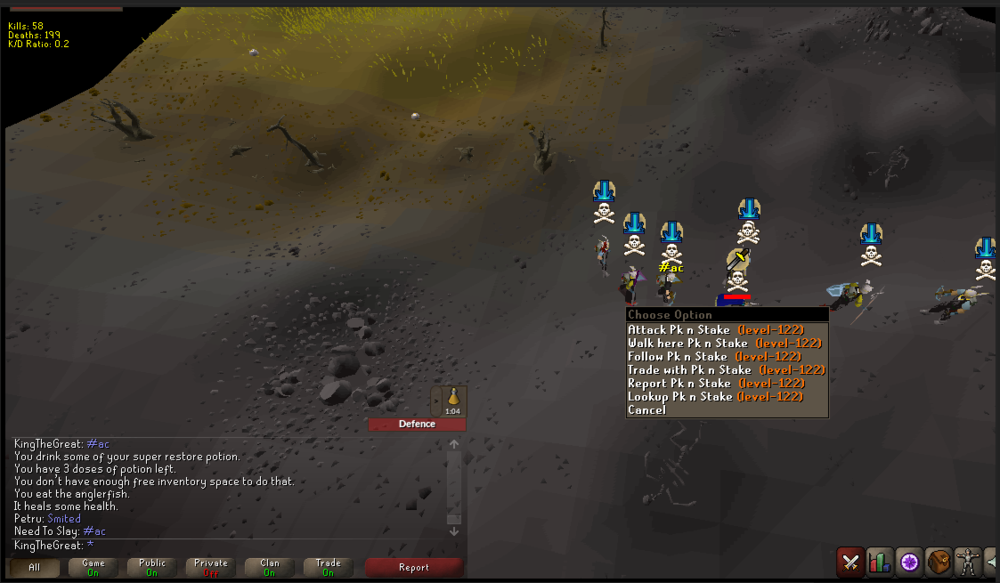The width and height of the screenshot is (1000, 583).
Task: Open the backpack inventory tab
Action: coord(938,562)
